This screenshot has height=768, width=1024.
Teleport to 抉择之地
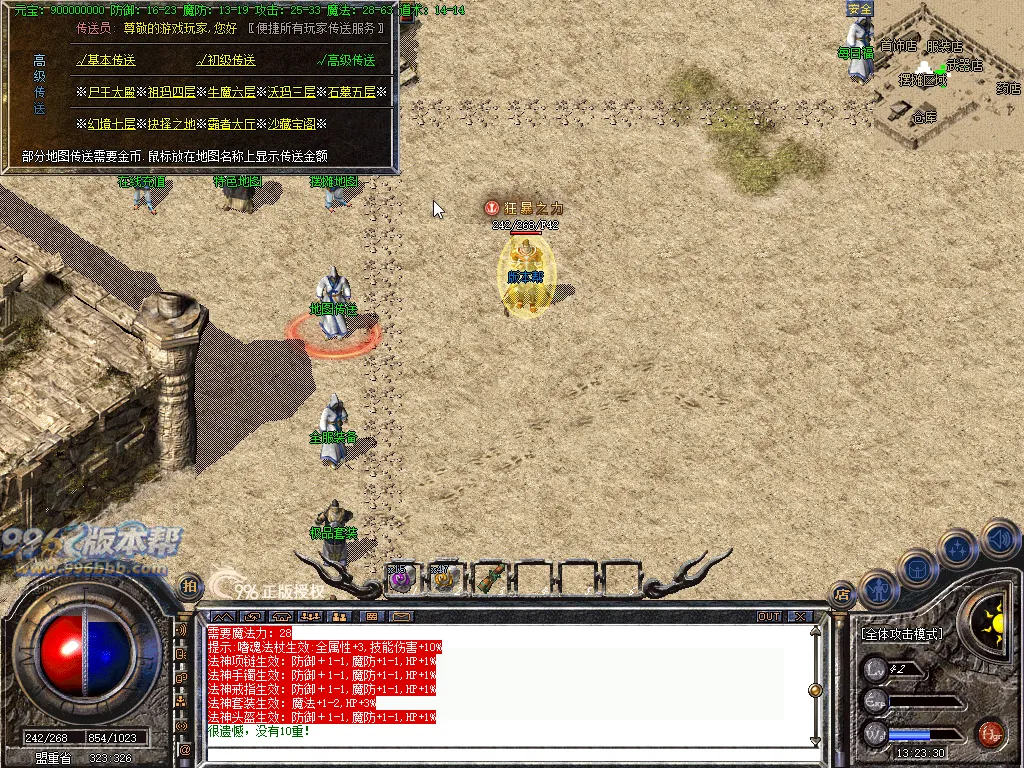[172, 124]
